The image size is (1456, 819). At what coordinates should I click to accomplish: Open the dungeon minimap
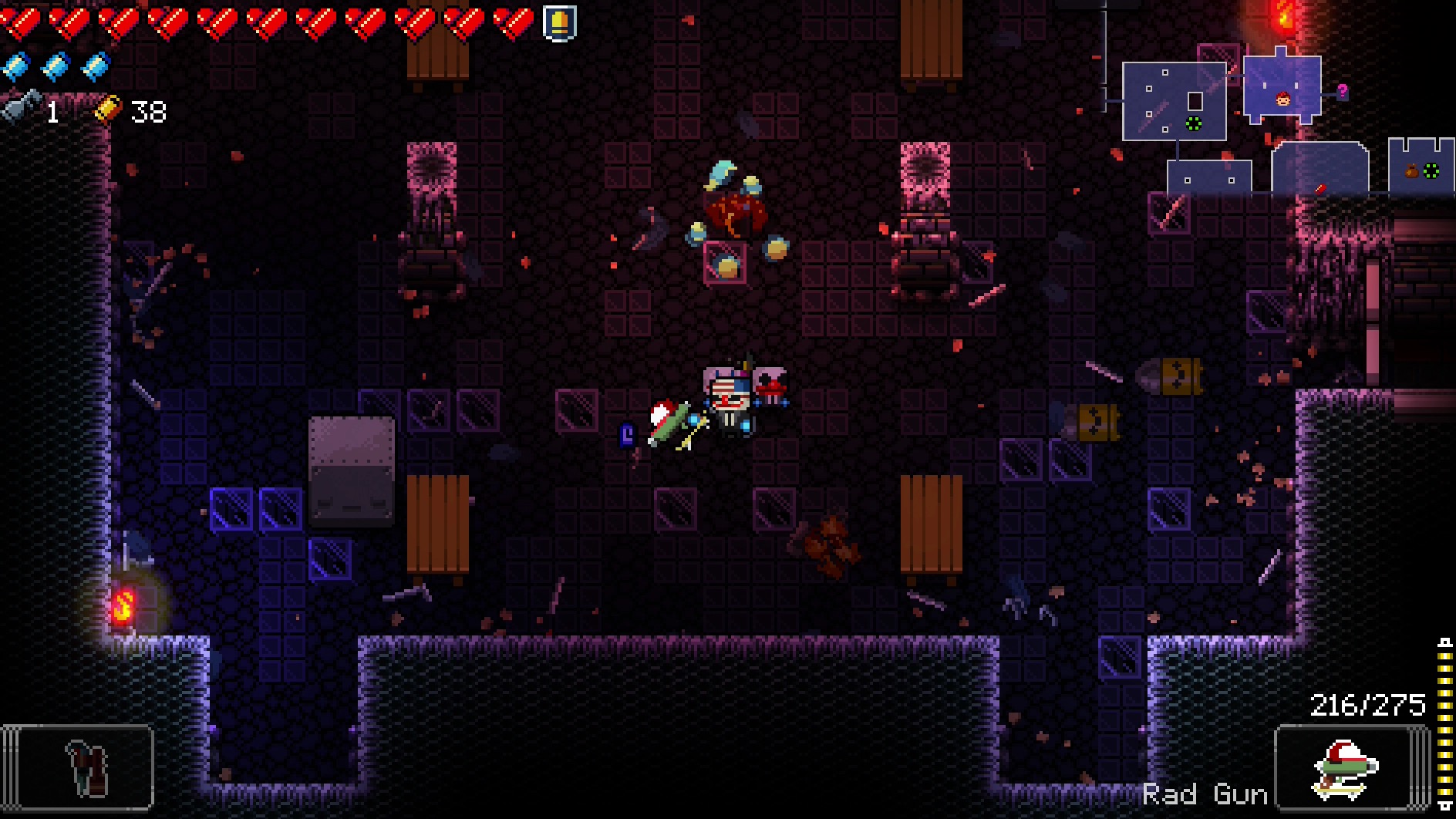1265,116
